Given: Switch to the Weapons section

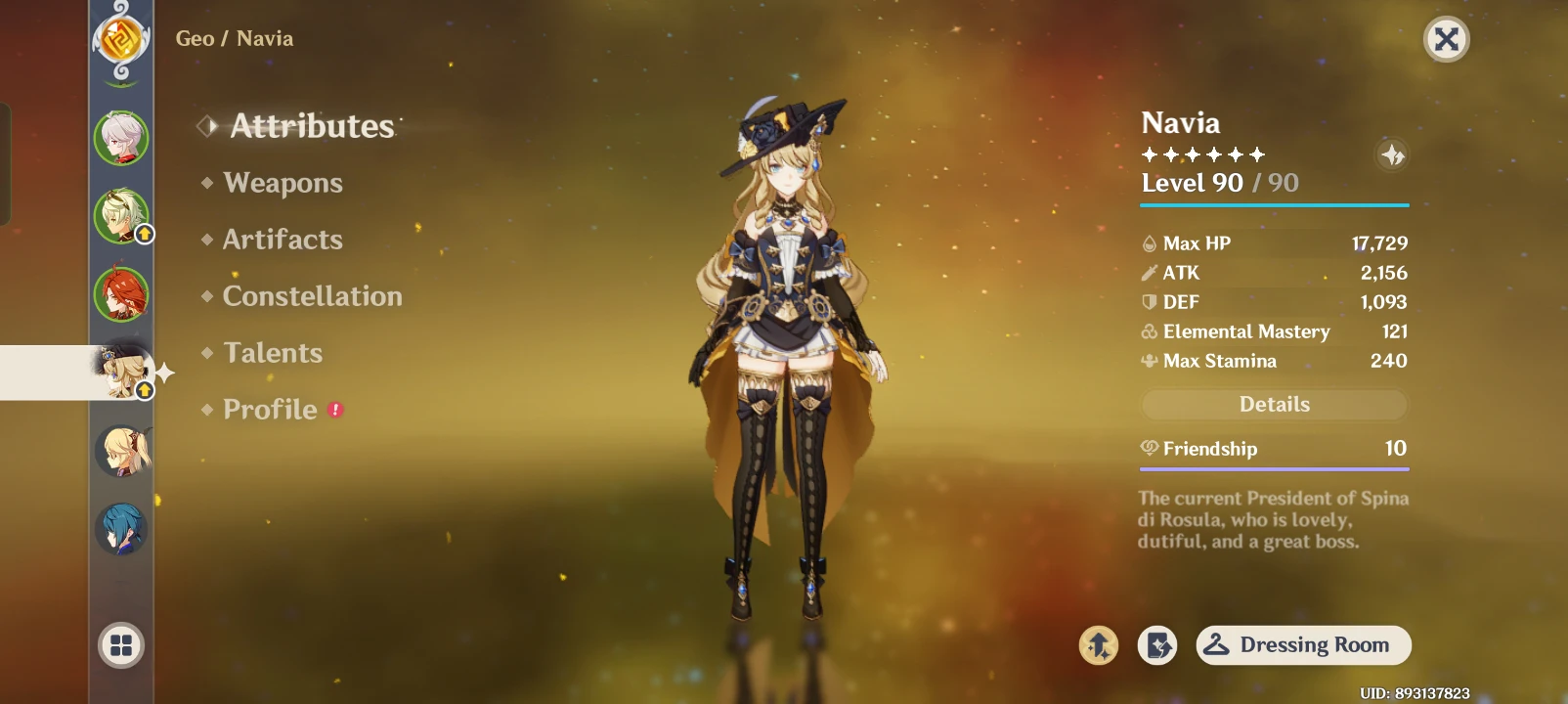Looking at the screenshot, I should [x=282, y=183].
